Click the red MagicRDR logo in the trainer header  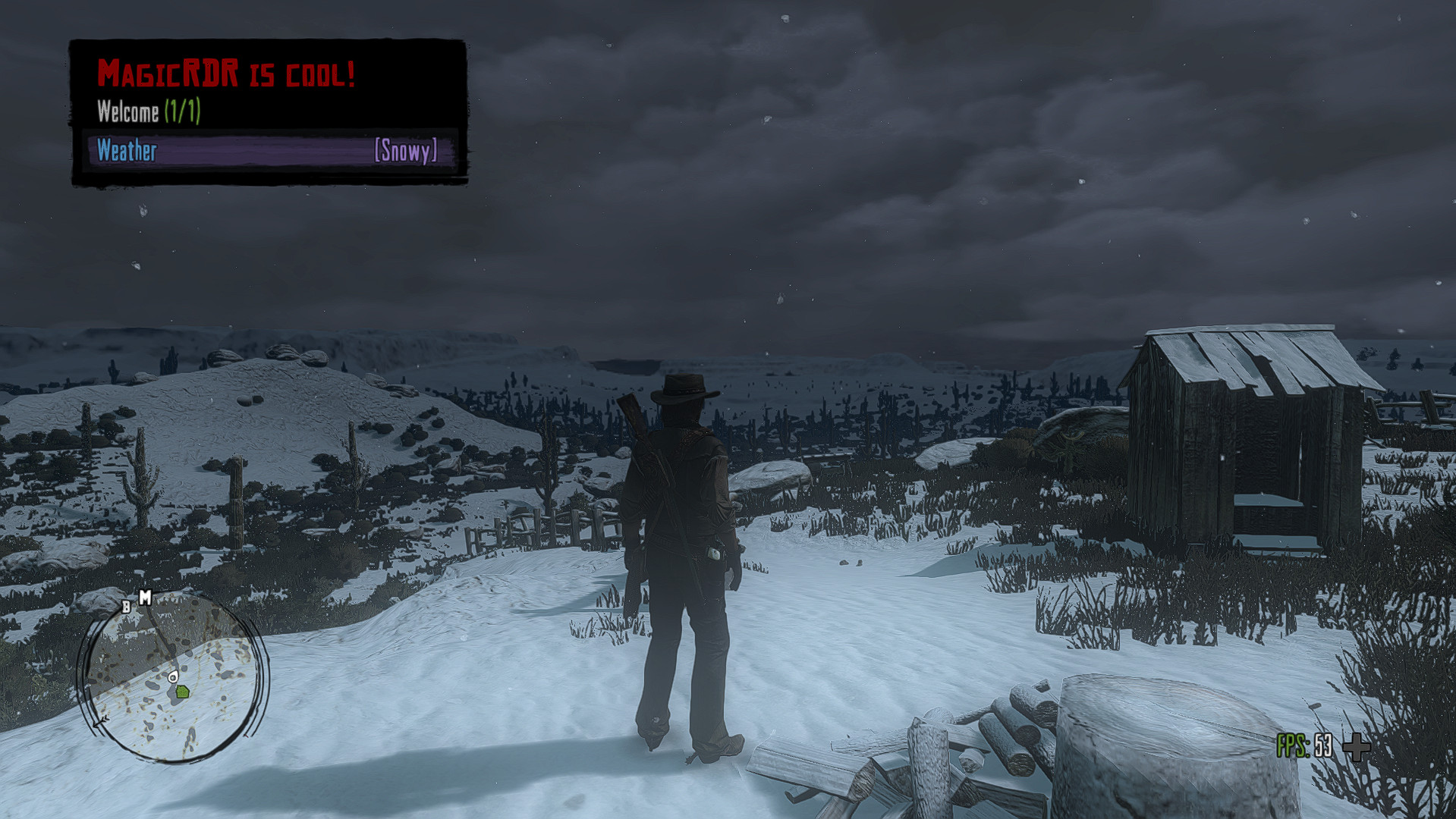pos(168,73)
